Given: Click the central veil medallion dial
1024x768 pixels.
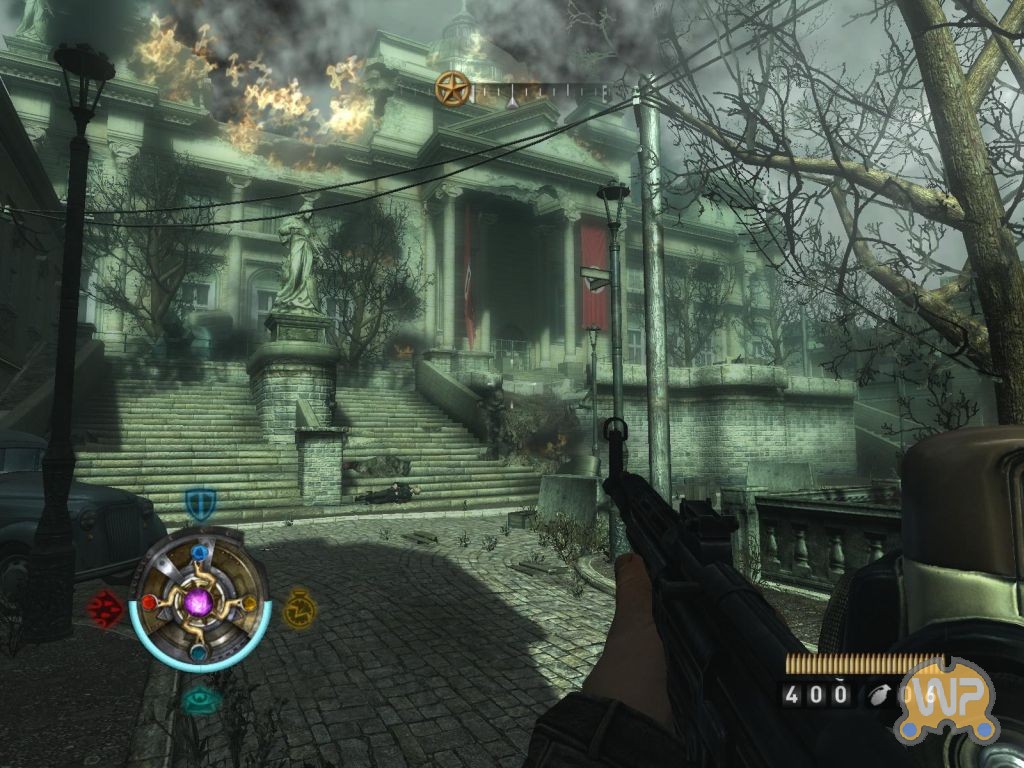Looking at the screenshot, I should [x=200, y=603].
